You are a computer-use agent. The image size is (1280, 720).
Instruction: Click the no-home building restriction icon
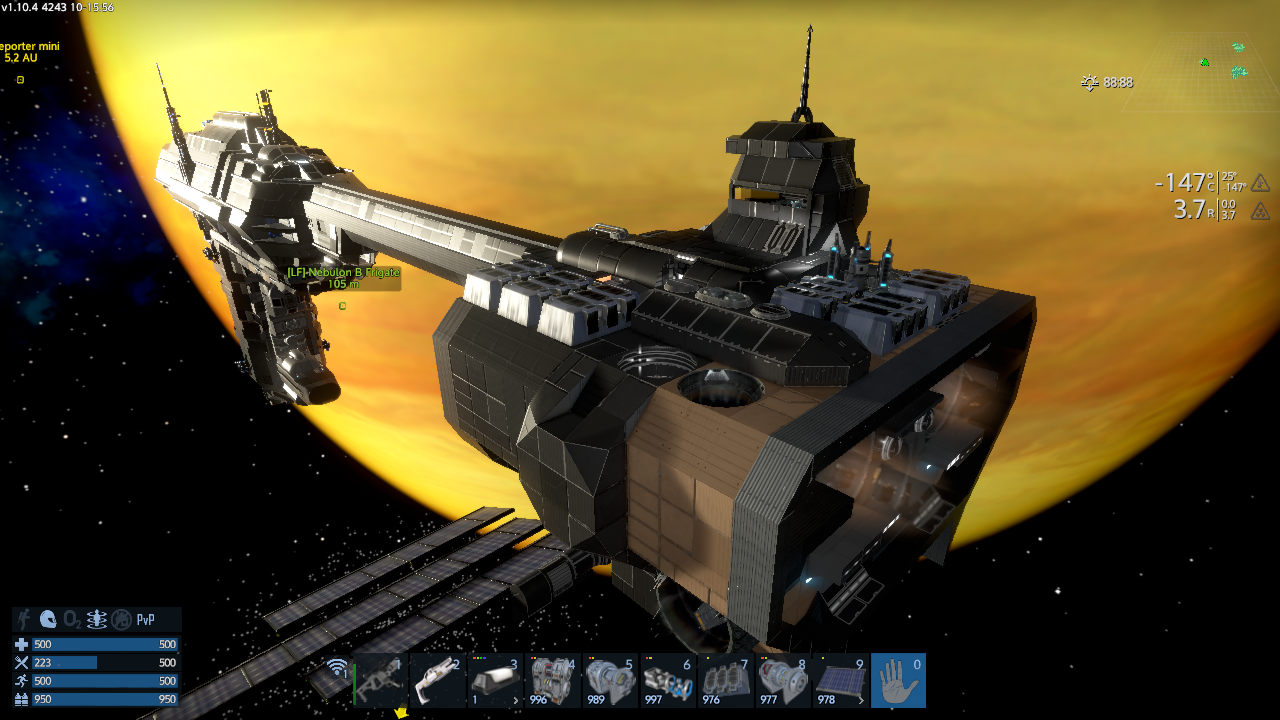coord(121,620)
